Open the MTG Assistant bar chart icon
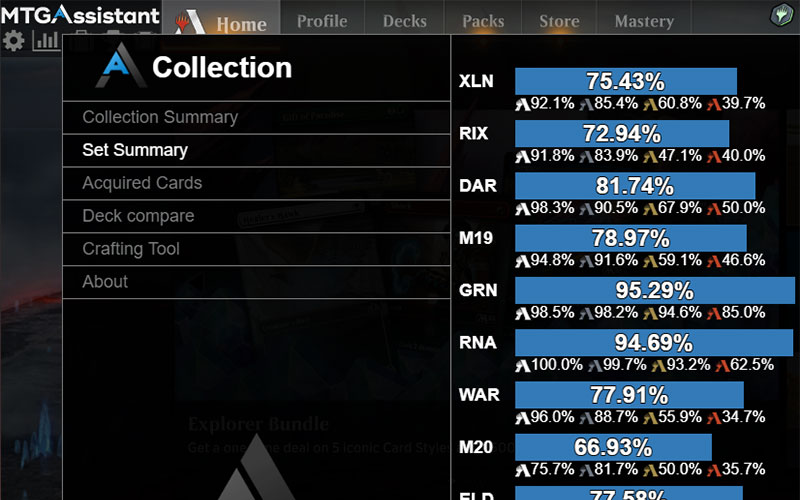 (x=46, y=41)
